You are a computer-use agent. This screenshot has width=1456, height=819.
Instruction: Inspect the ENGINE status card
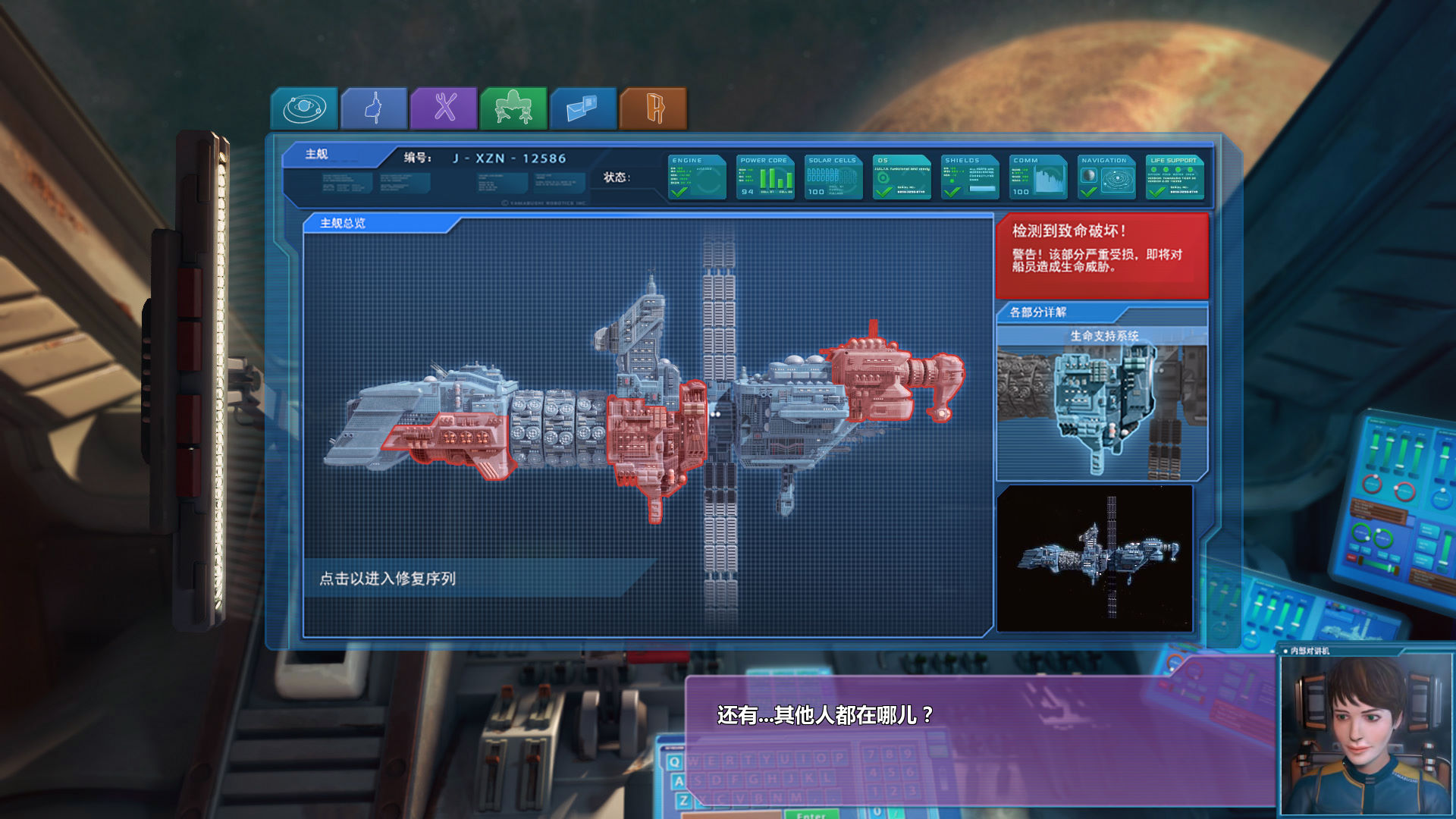[696, 177]
